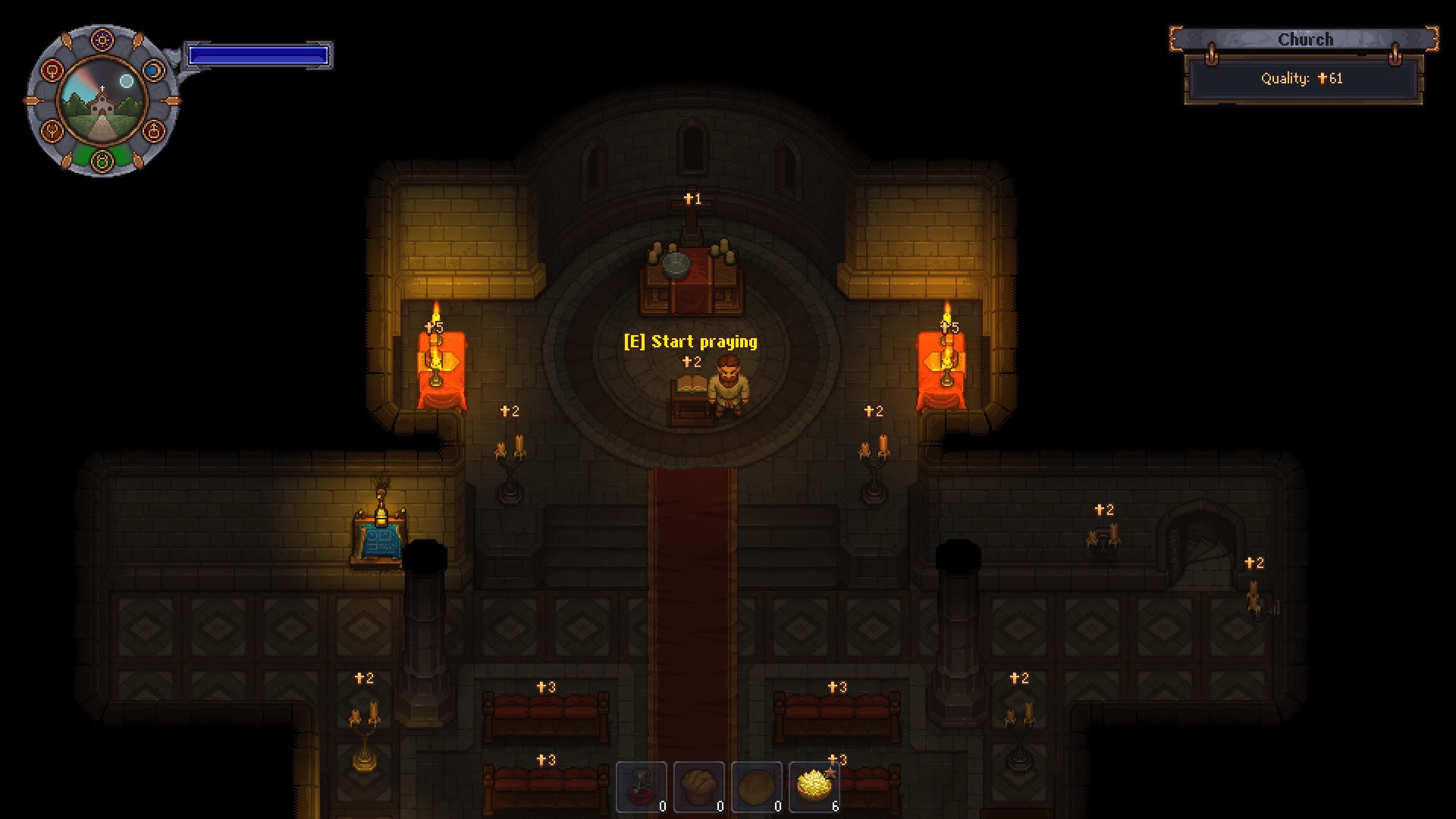Click the church scene in the day wheel
The image size is (1456, 819).
(x=102, y=101)
